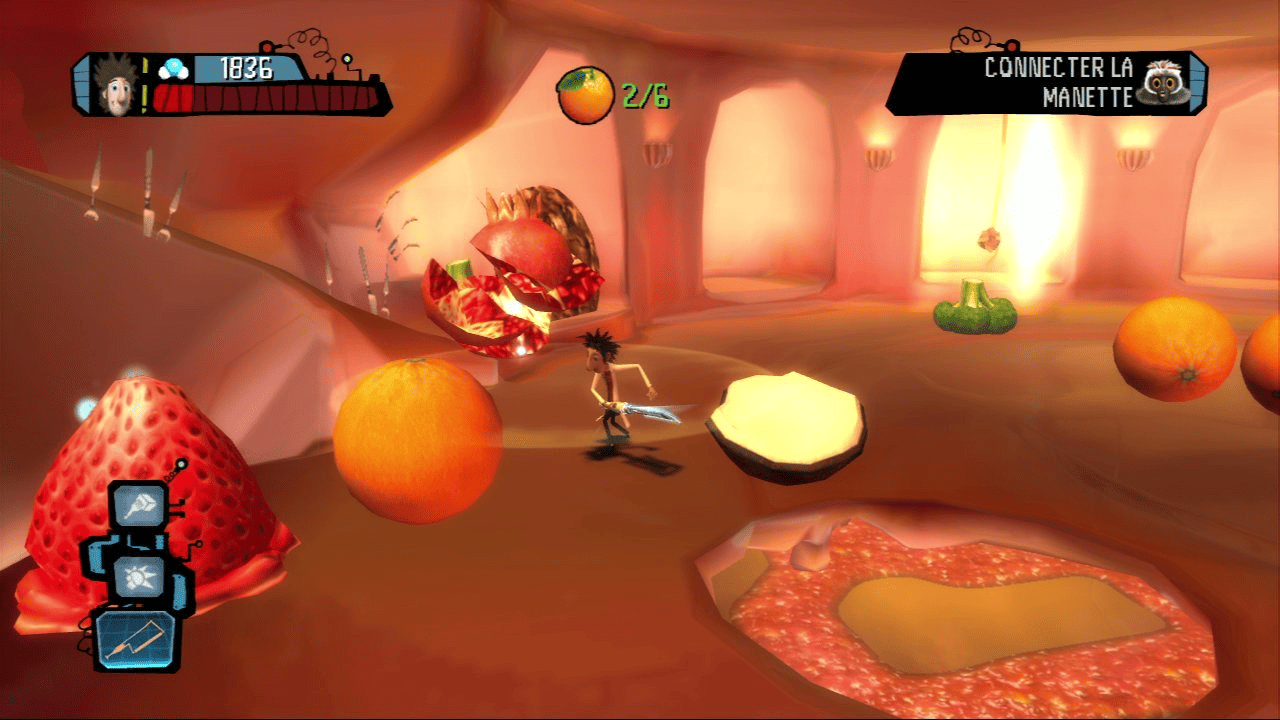Toggle the green light on the HUD wiring

click(x=347, y=59)
